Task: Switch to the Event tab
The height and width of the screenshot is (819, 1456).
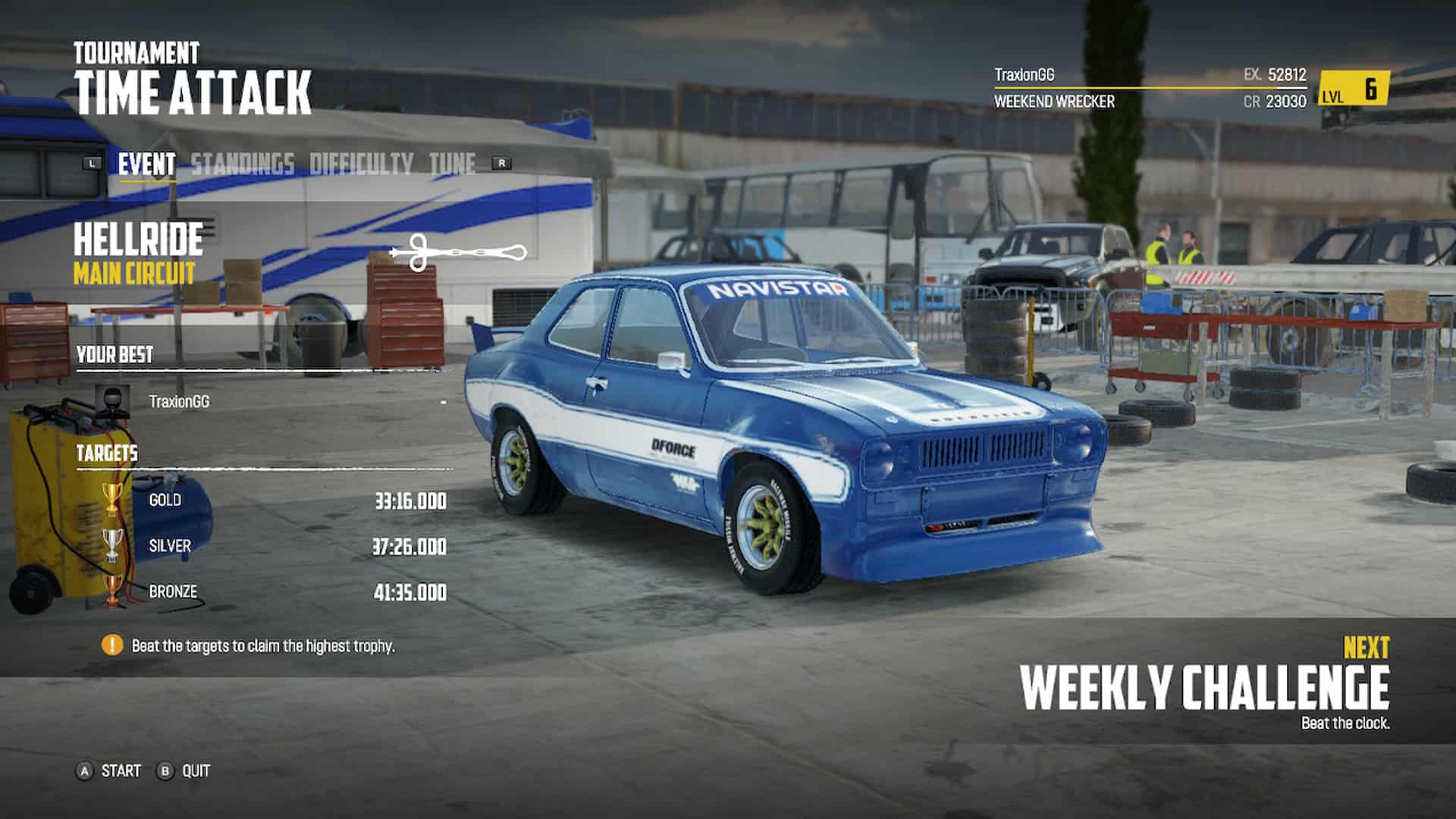Action: (146, 164)
